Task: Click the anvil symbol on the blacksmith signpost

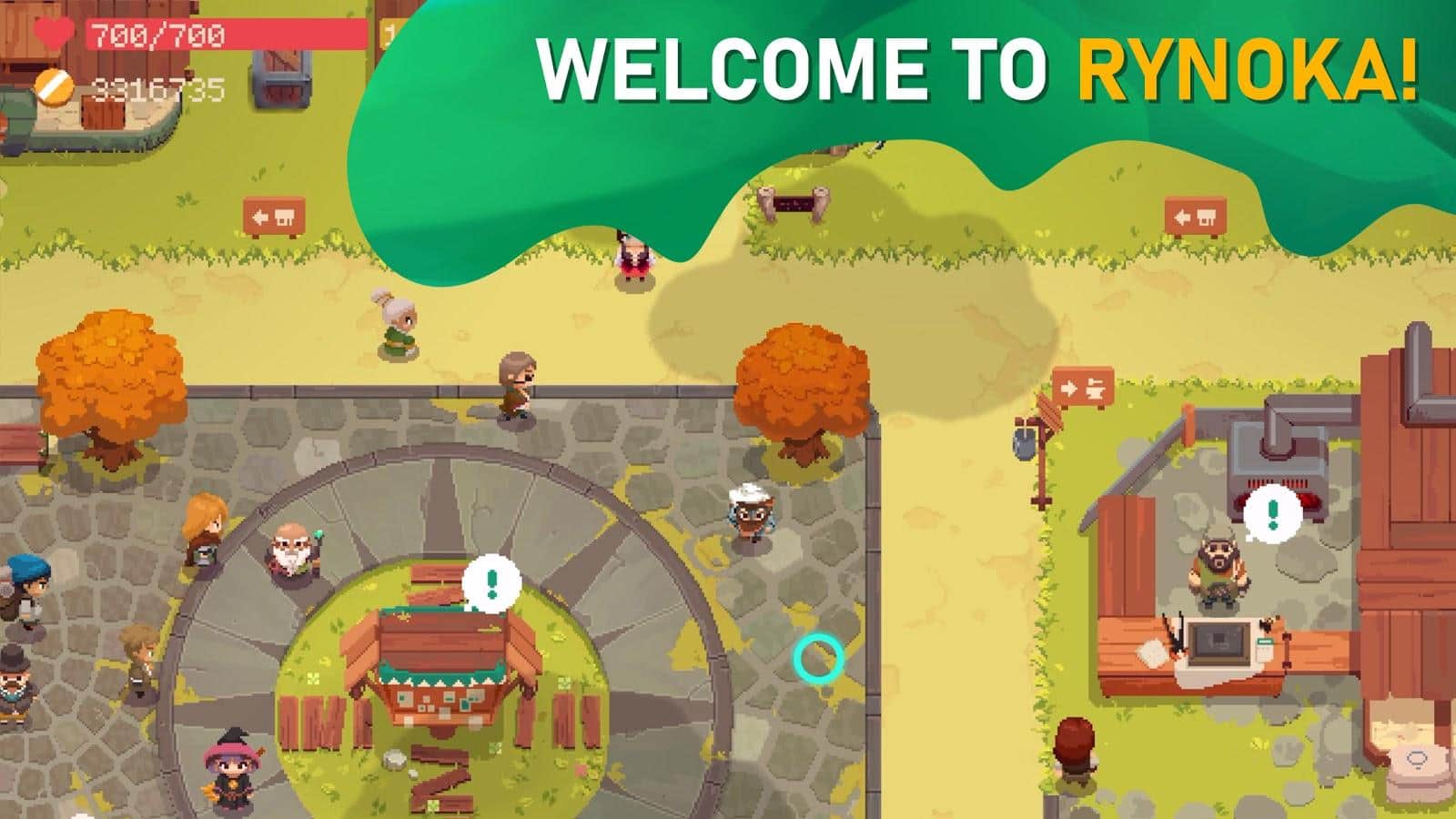Action: [1097, 387]
